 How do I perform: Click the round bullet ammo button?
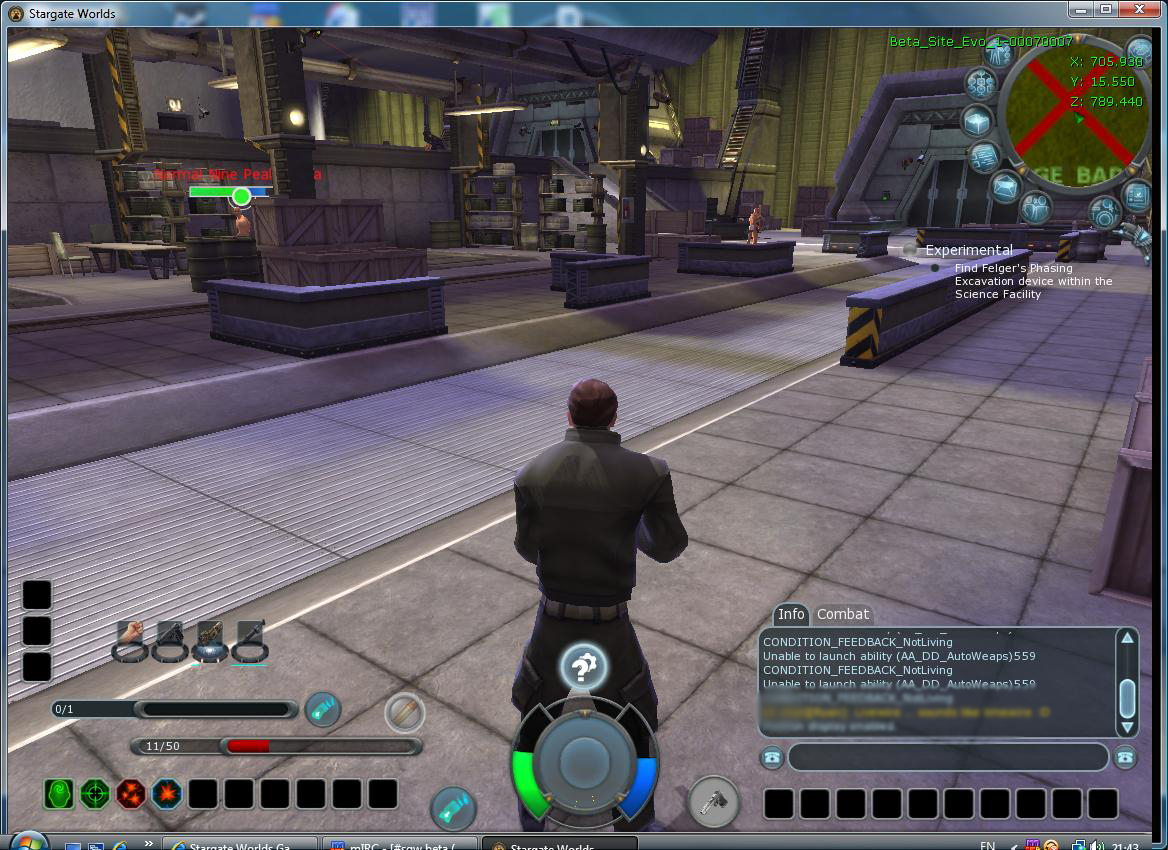[404, 713]
